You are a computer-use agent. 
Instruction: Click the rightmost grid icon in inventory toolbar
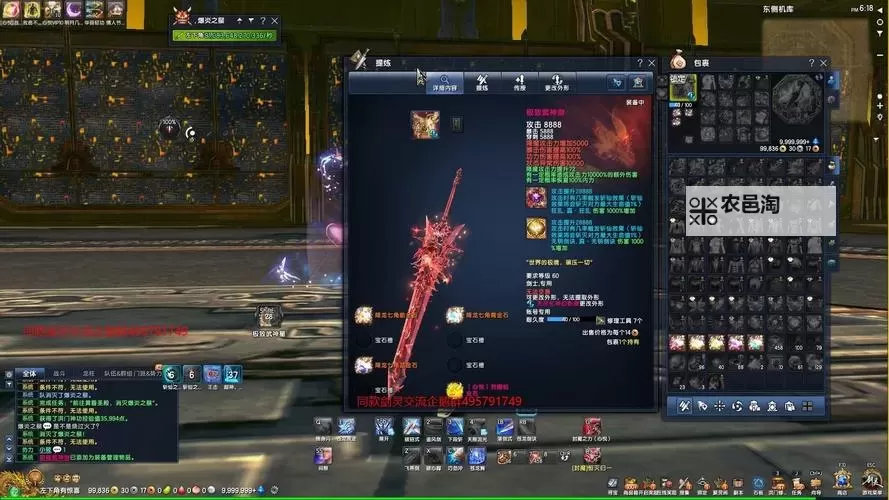808,406
